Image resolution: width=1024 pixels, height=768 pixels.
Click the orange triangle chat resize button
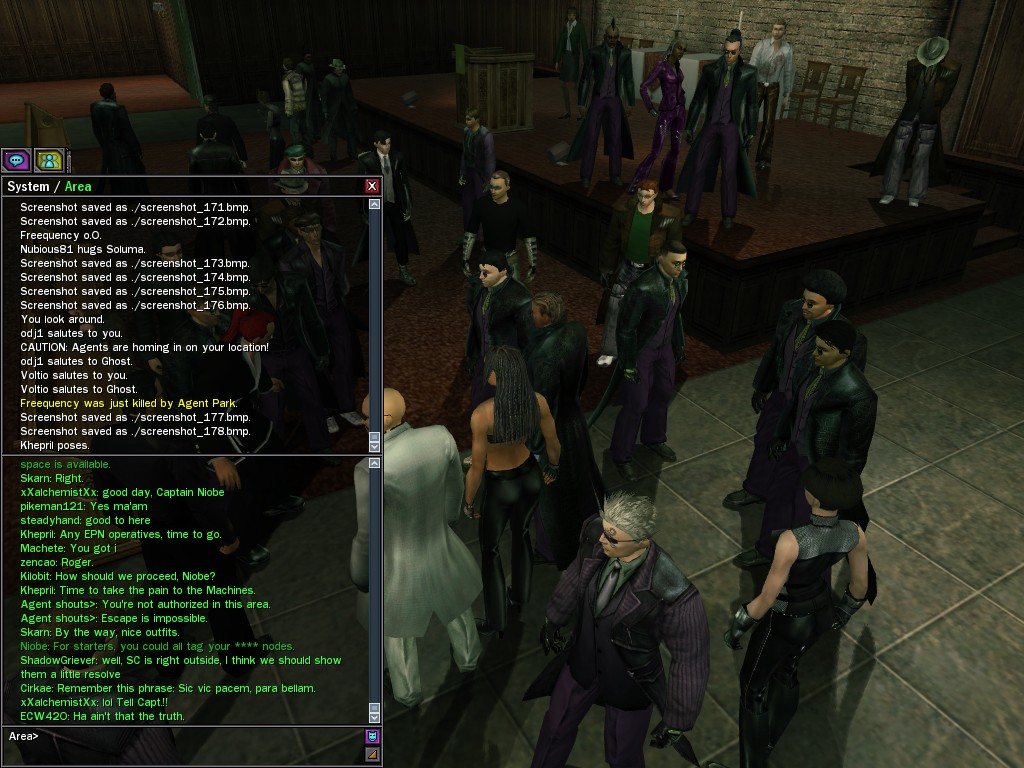[373, 755]
